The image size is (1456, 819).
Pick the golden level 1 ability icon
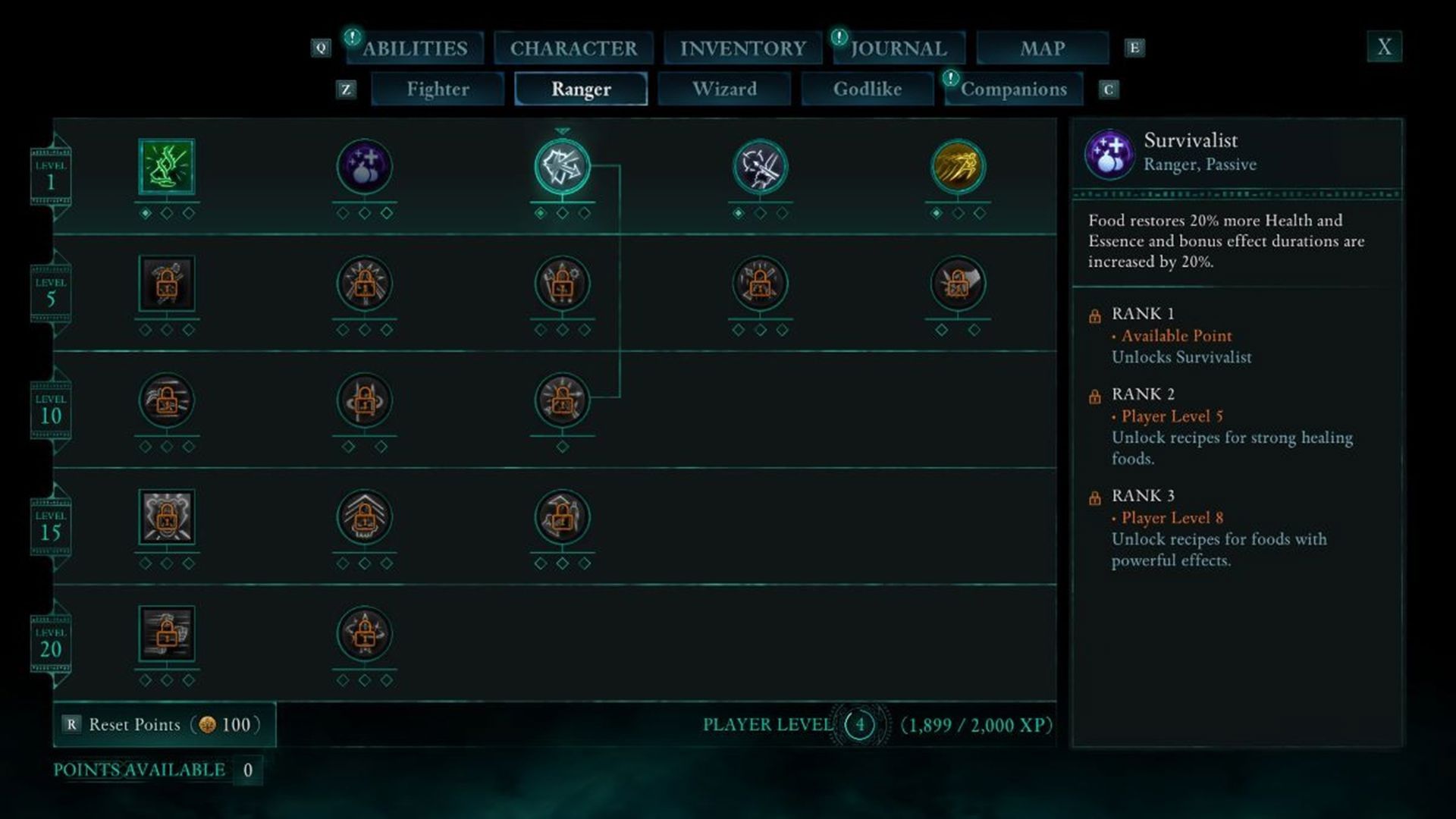click(x=958, y=167)
